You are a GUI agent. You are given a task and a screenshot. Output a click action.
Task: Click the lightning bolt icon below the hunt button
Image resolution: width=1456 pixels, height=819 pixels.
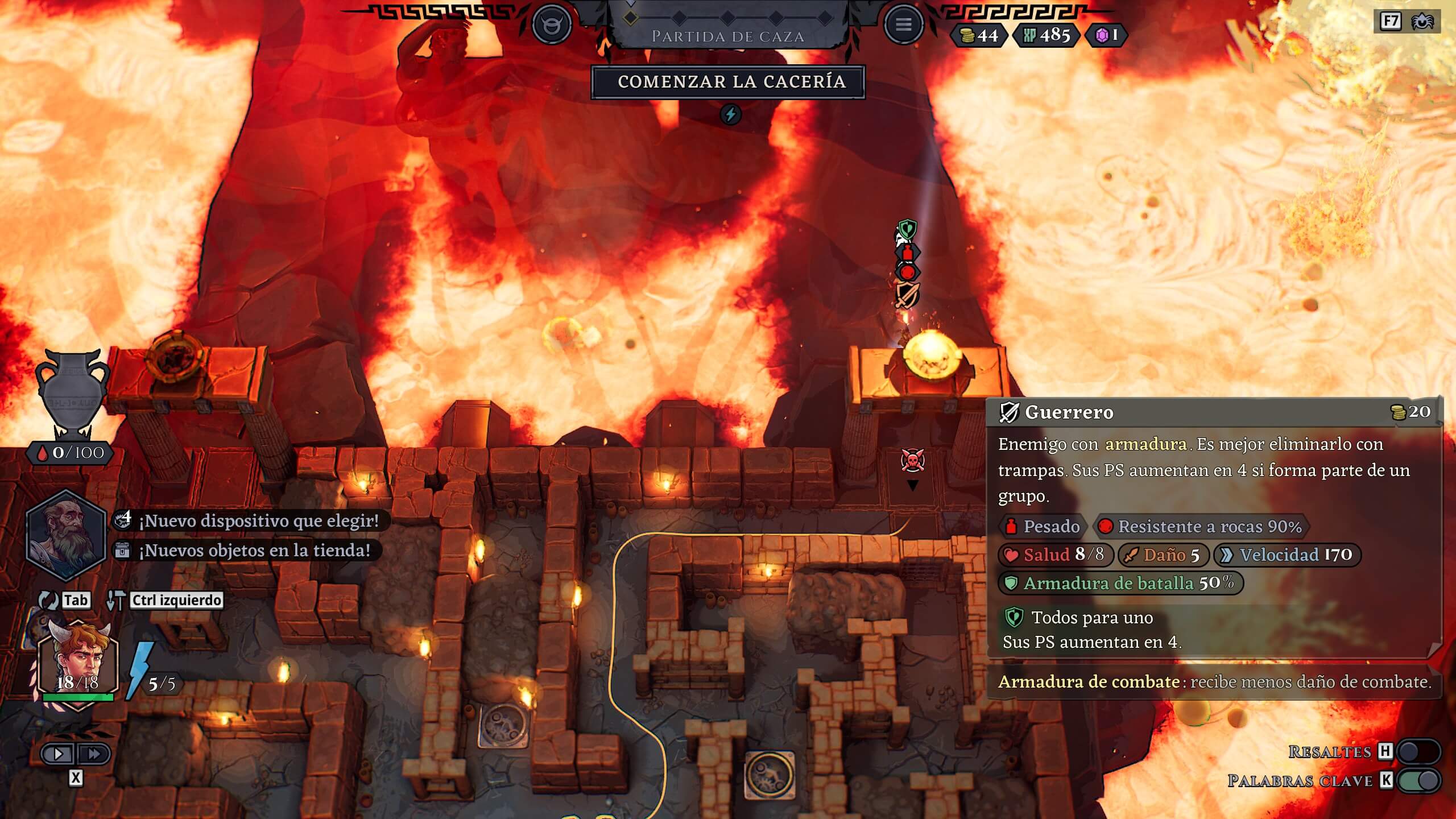pyautogui.click(x=731, y=114)
